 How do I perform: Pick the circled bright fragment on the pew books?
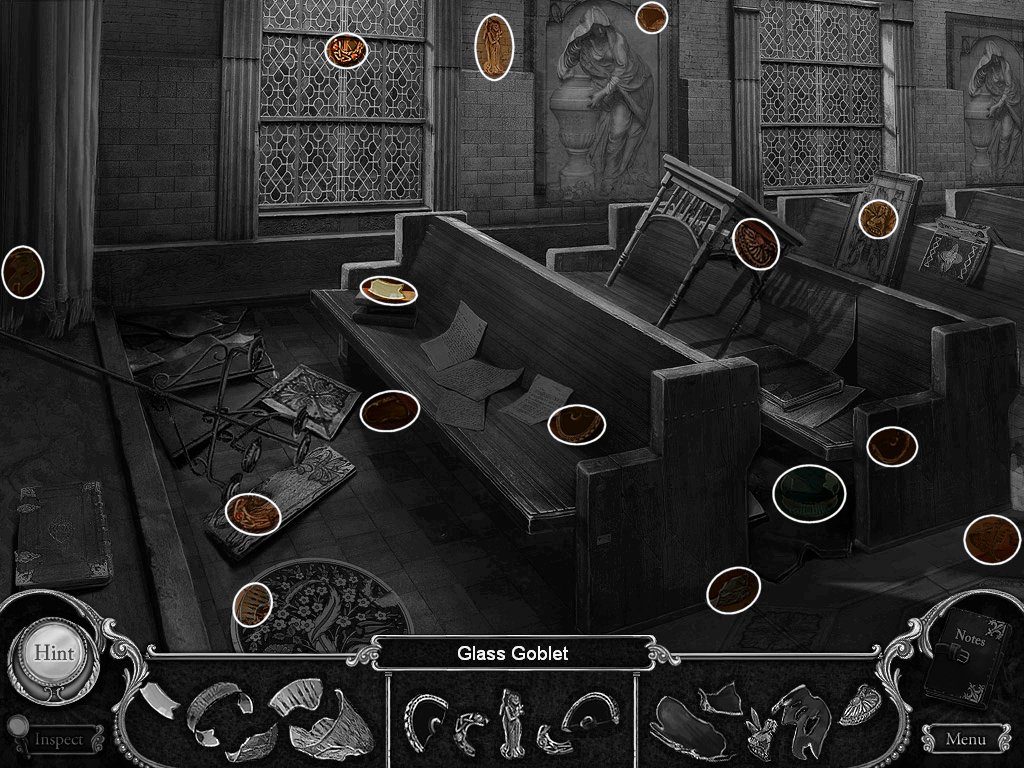click(388, 291)
